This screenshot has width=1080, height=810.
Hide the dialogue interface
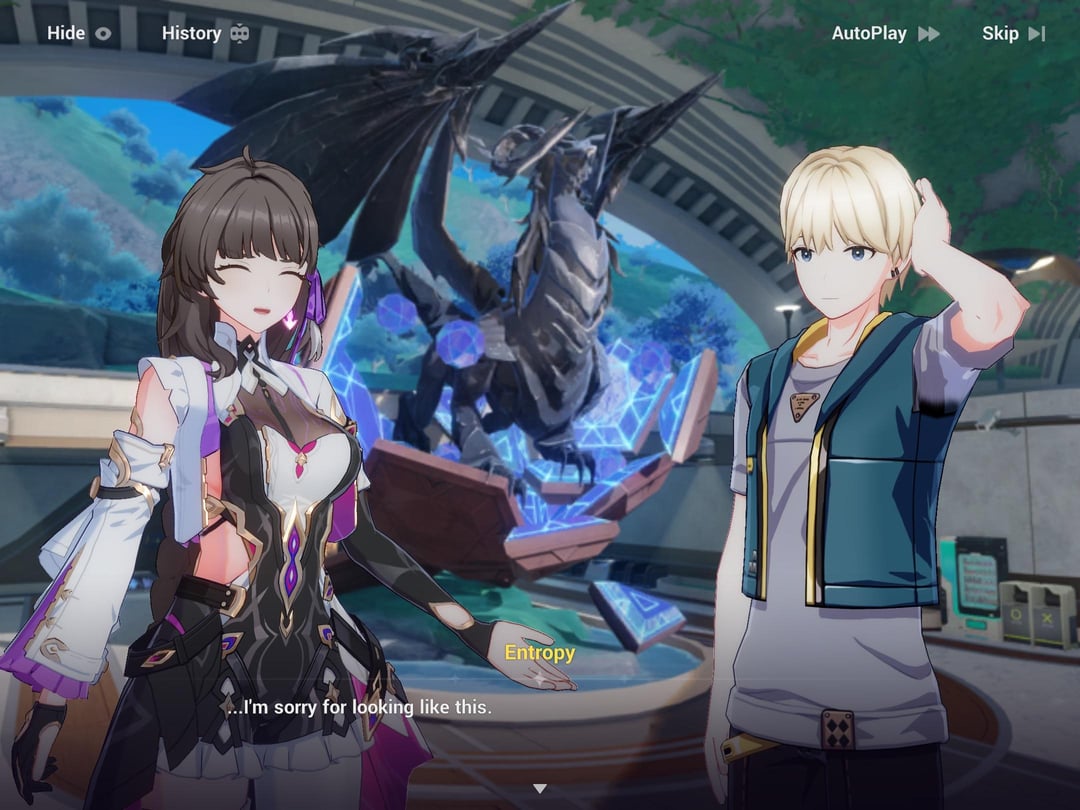point(79,33)
